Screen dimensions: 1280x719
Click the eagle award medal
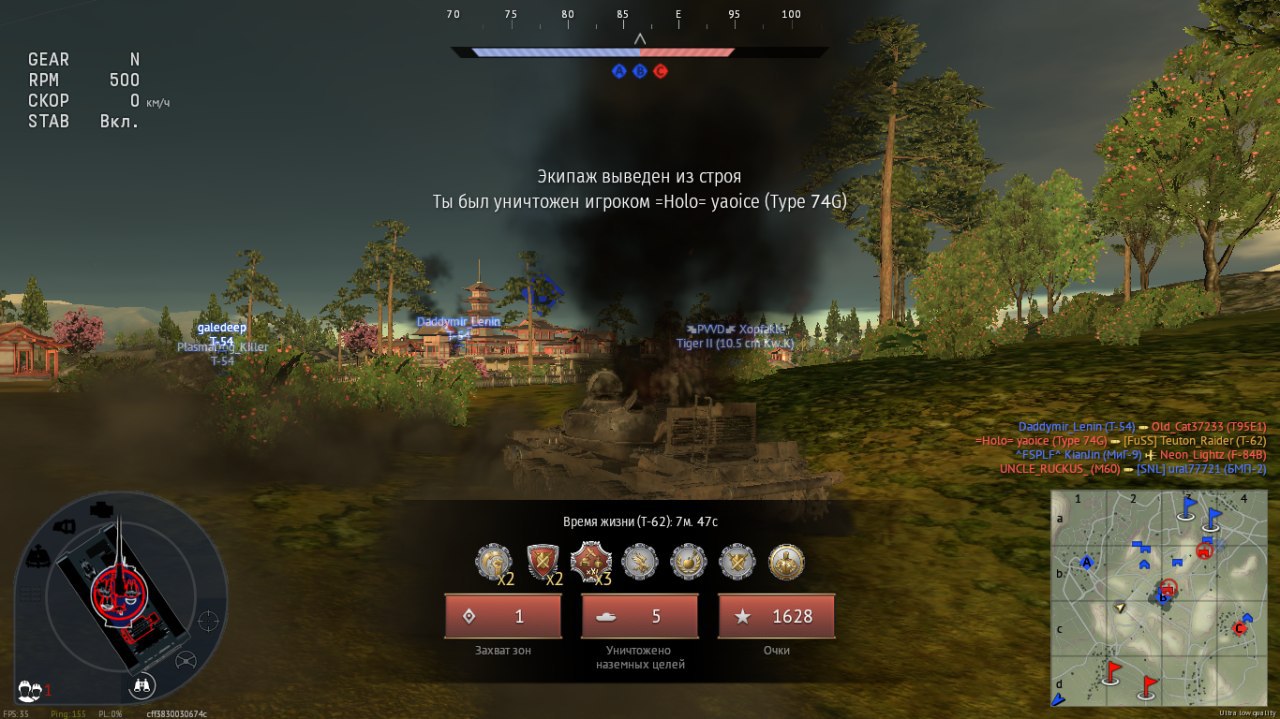coord(639,562)
